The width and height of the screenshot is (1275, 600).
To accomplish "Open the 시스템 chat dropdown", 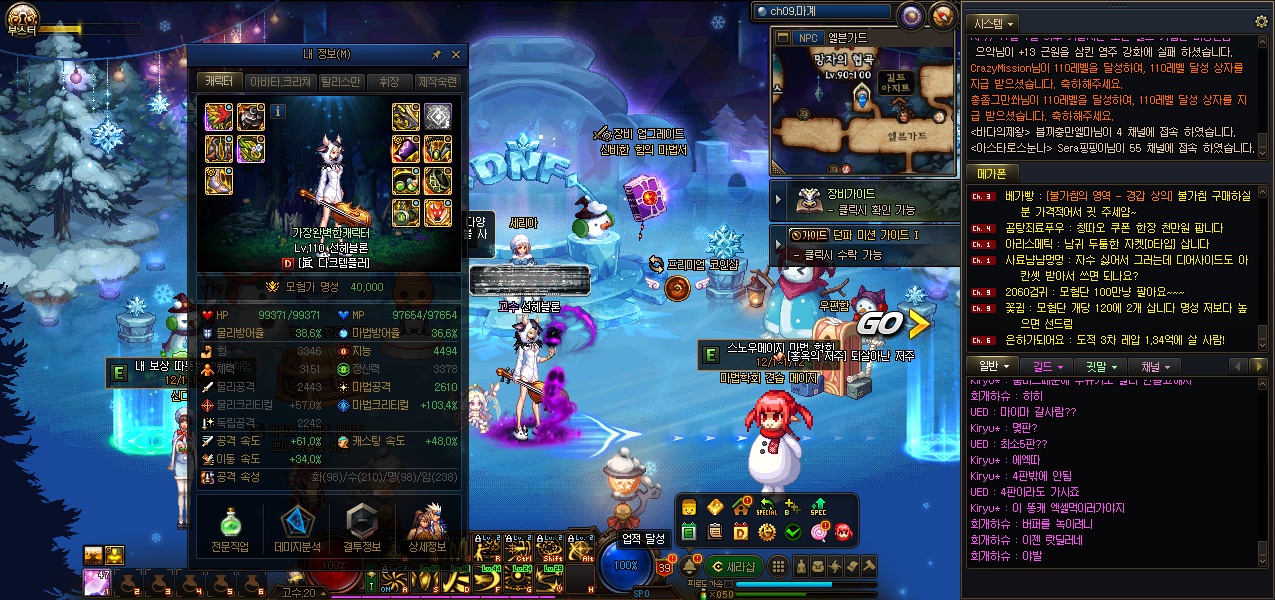I will 994,22.
